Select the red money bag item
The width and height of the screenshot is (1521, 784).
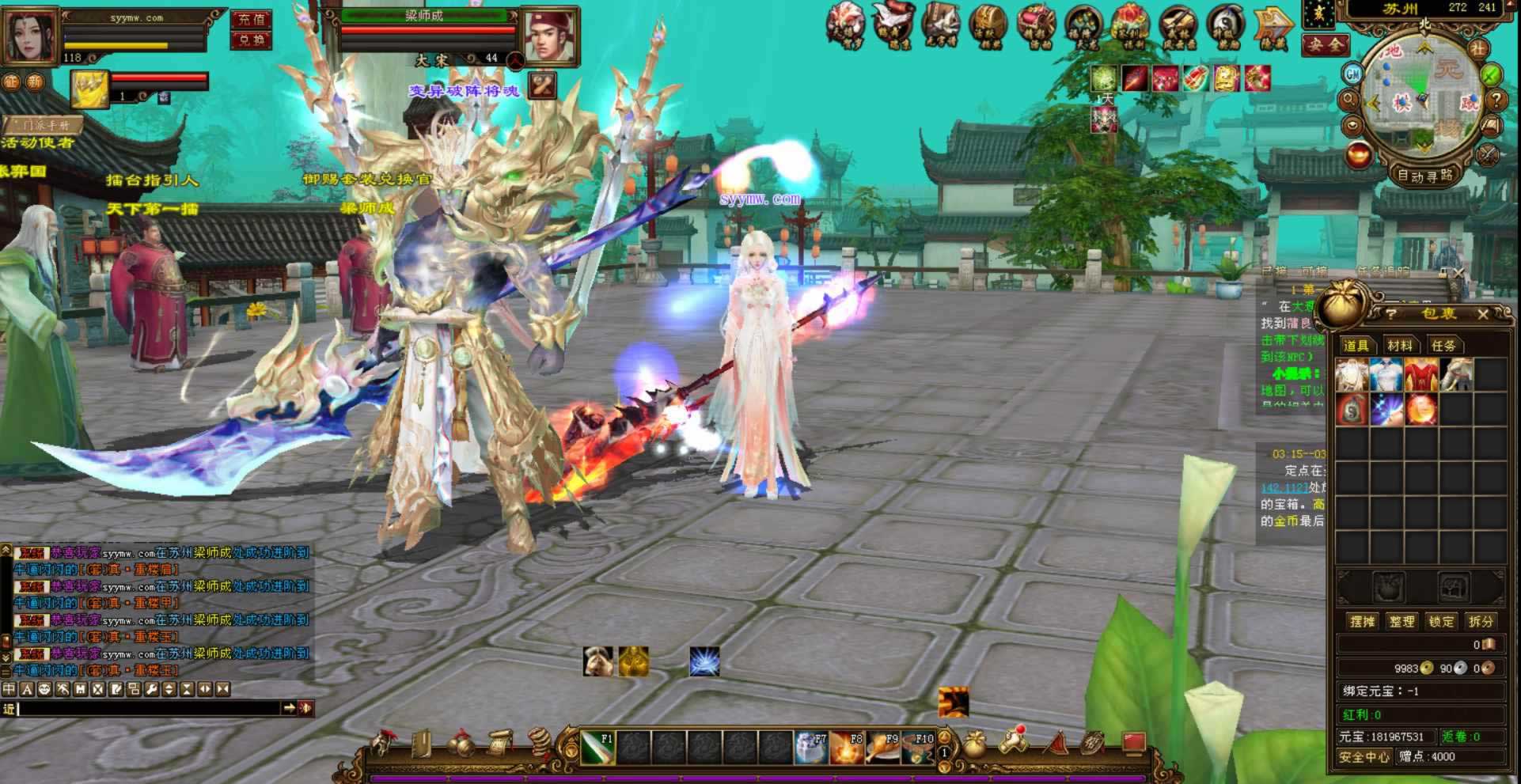1352,410
